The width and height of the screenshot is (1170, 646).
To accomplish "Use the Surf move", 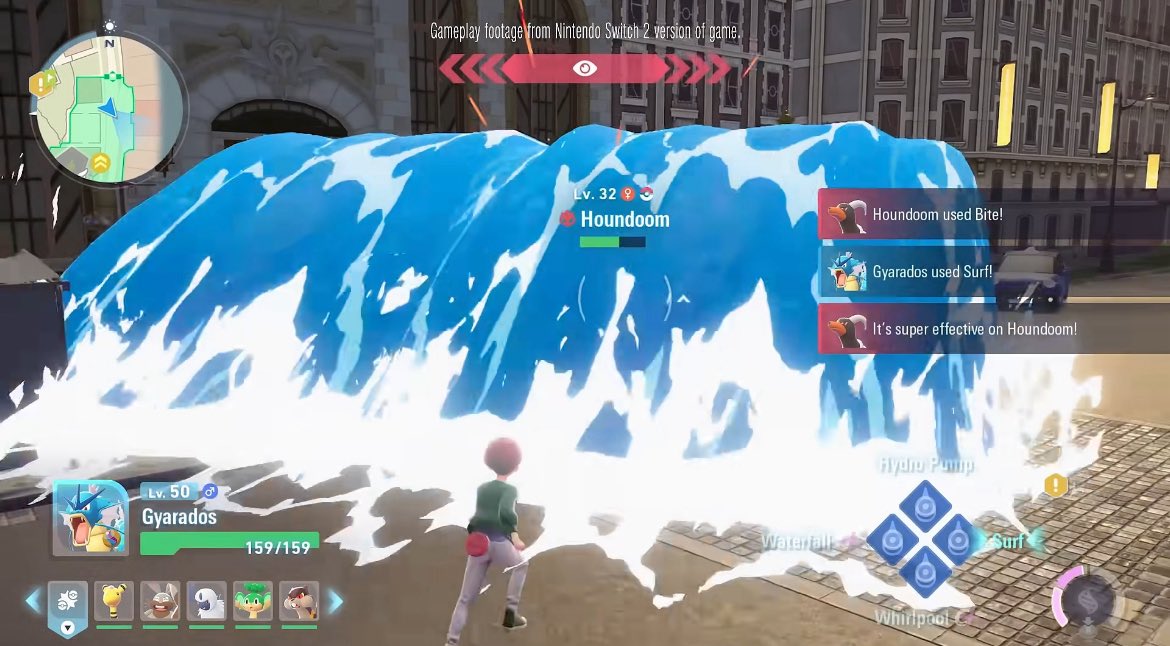I will (x=960, y=540).
